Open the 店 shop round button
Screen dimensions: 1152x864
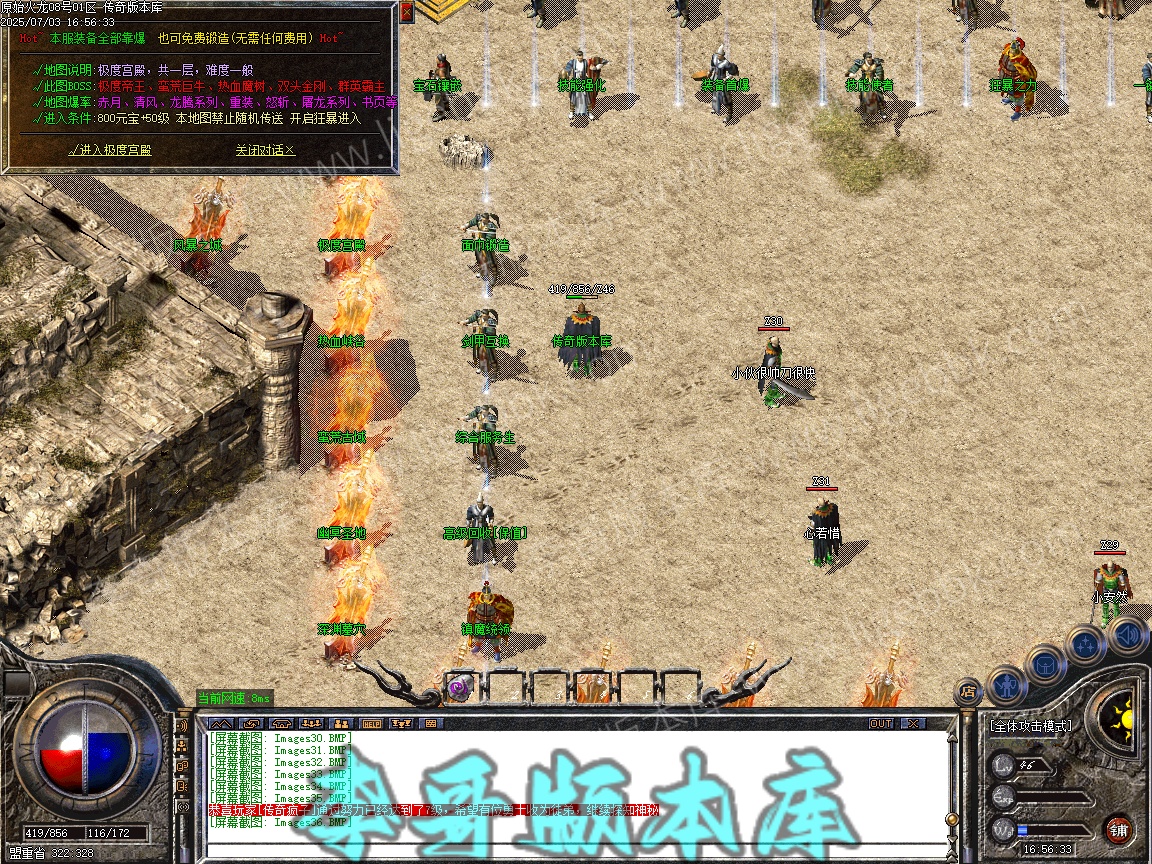point(968,690)
